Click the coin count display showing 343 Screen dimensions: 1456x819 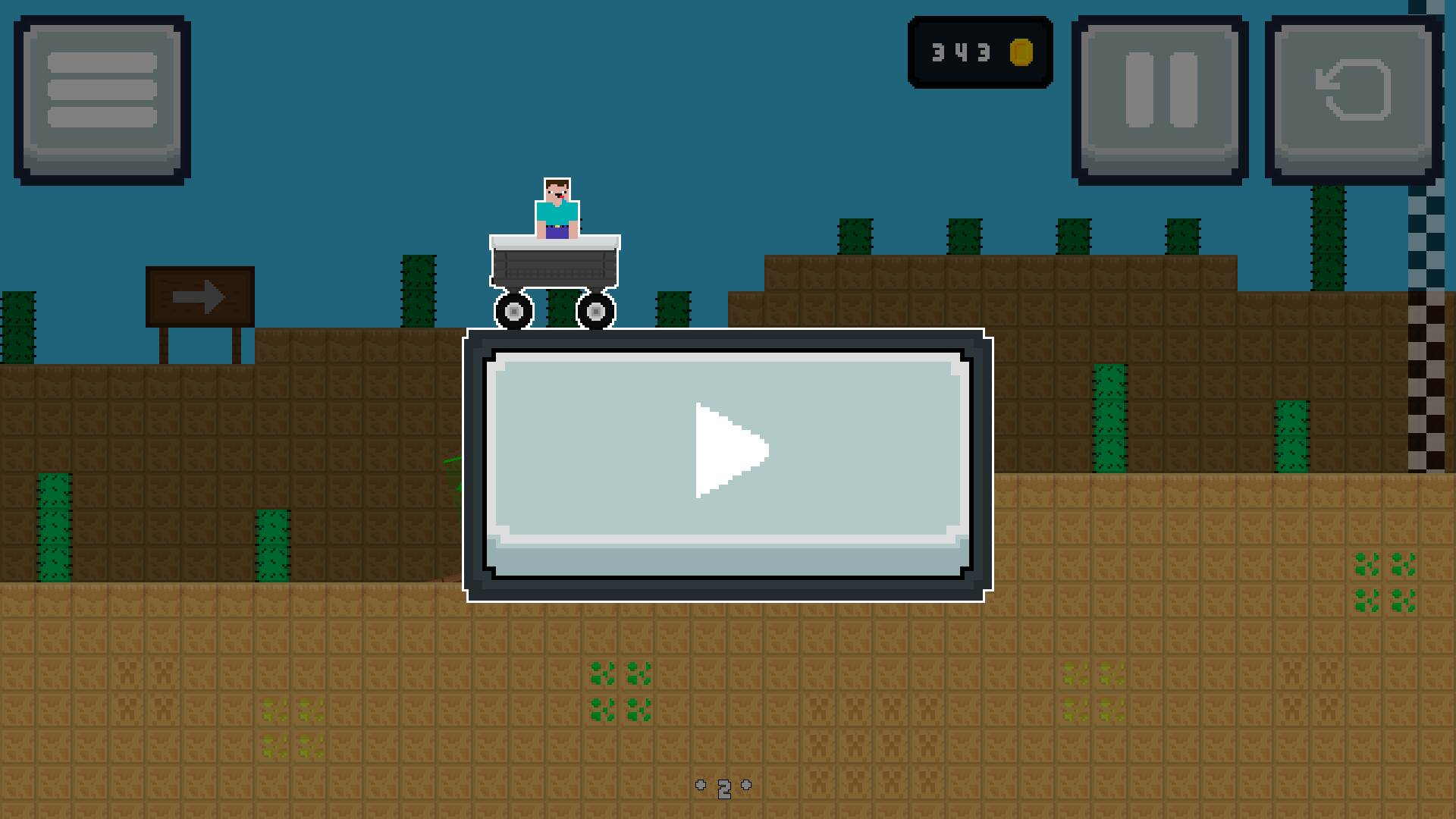[x=962, y=53]
